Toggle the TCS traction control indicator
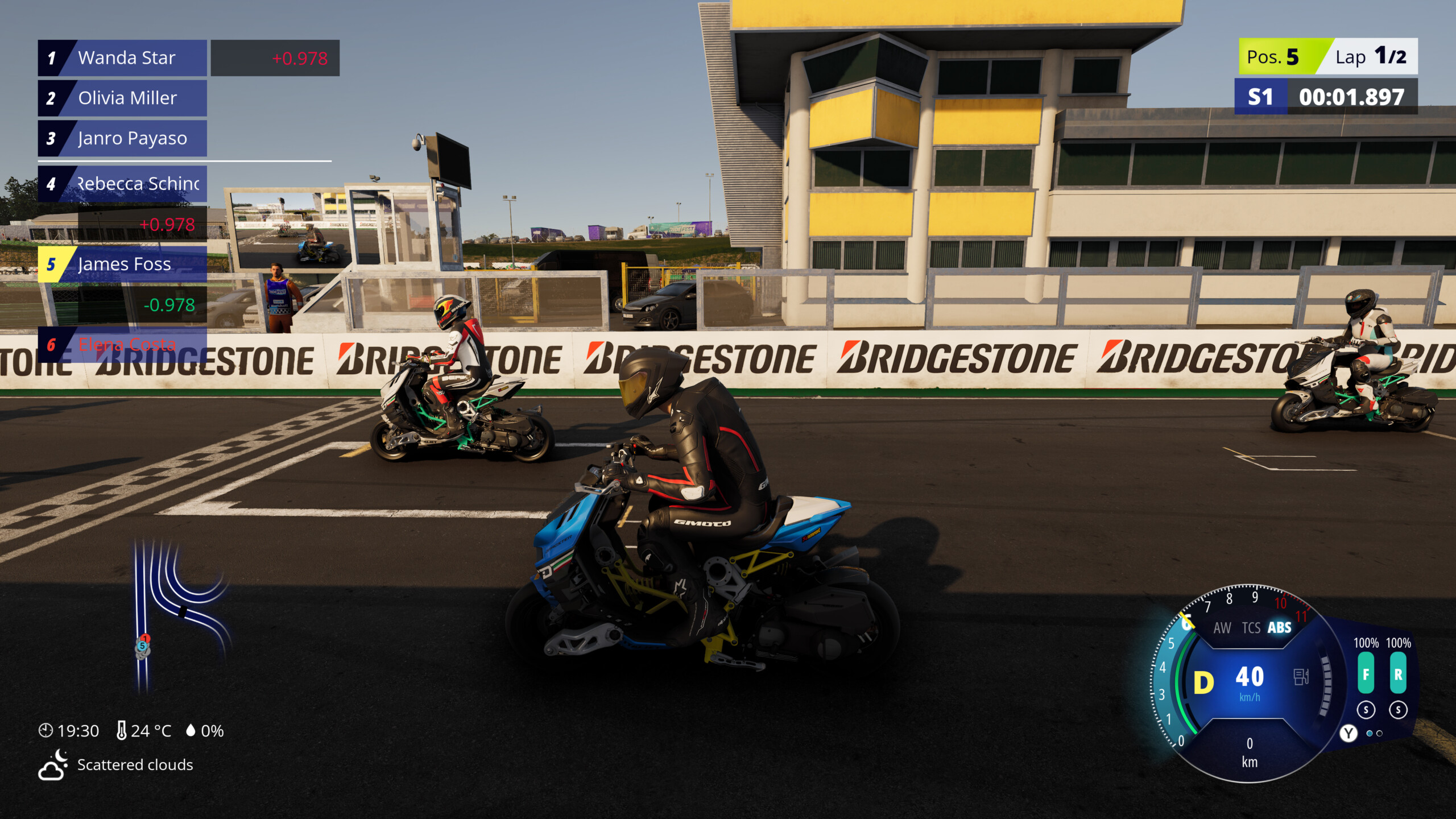The height and width of the screenshot is (819, 1456). click(x=1251, y=627)
